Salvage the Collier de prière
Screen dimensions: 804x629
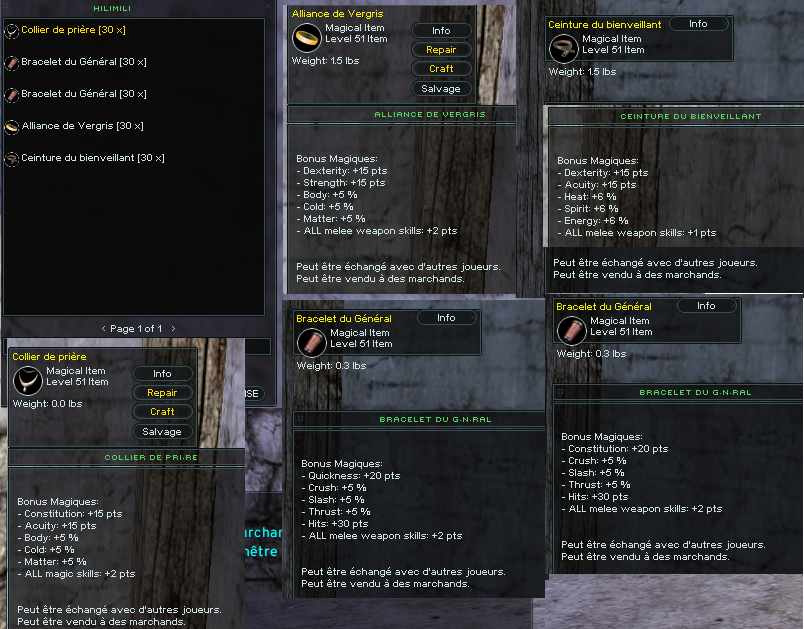[x=162, y=431]
